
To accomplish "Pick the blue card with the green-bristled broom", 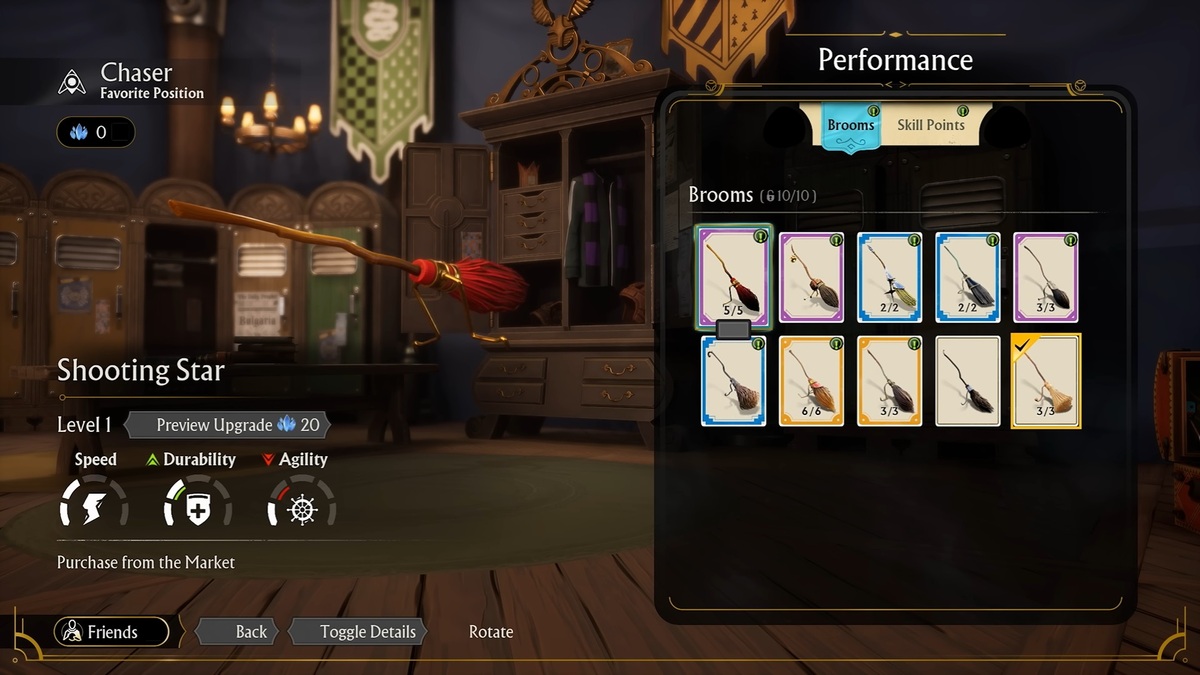I will (889, 277).
